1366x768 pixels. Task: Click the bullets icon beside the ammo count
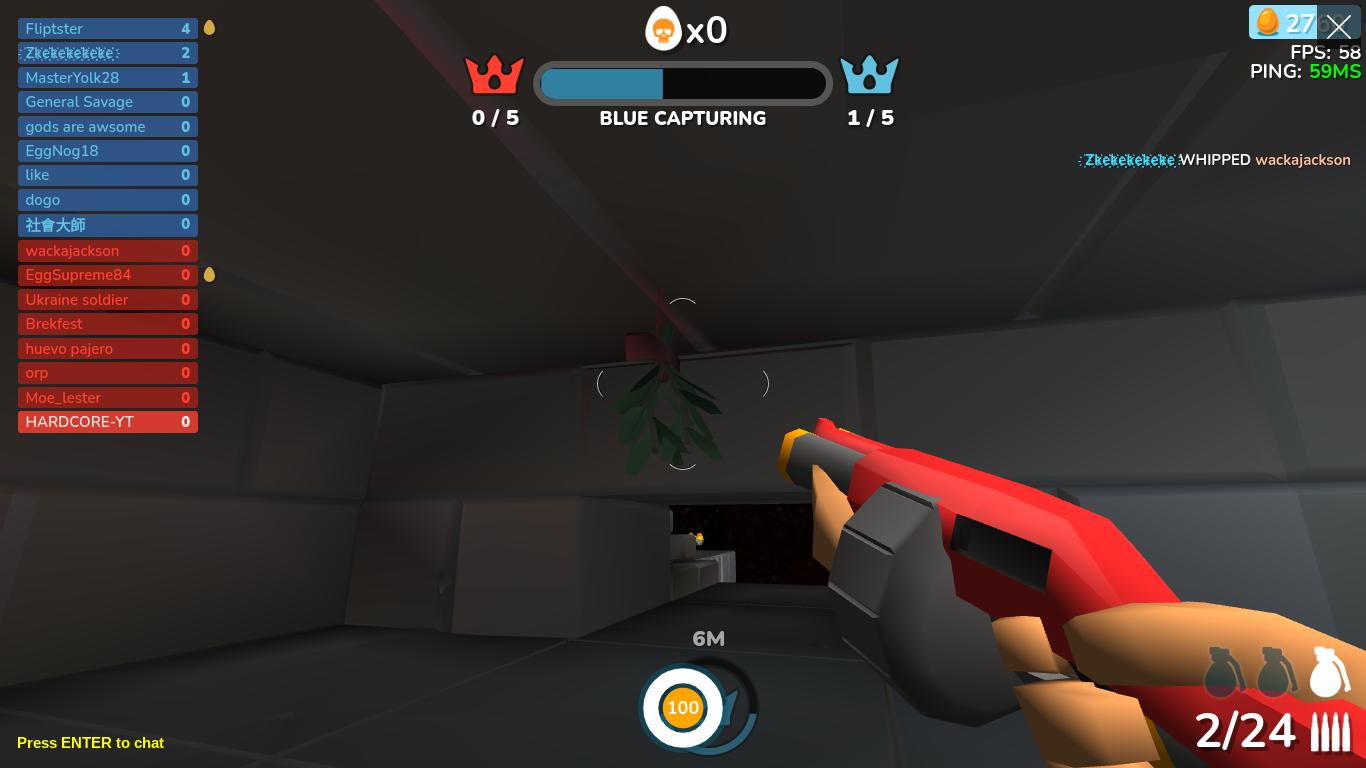click(1330, 732)
